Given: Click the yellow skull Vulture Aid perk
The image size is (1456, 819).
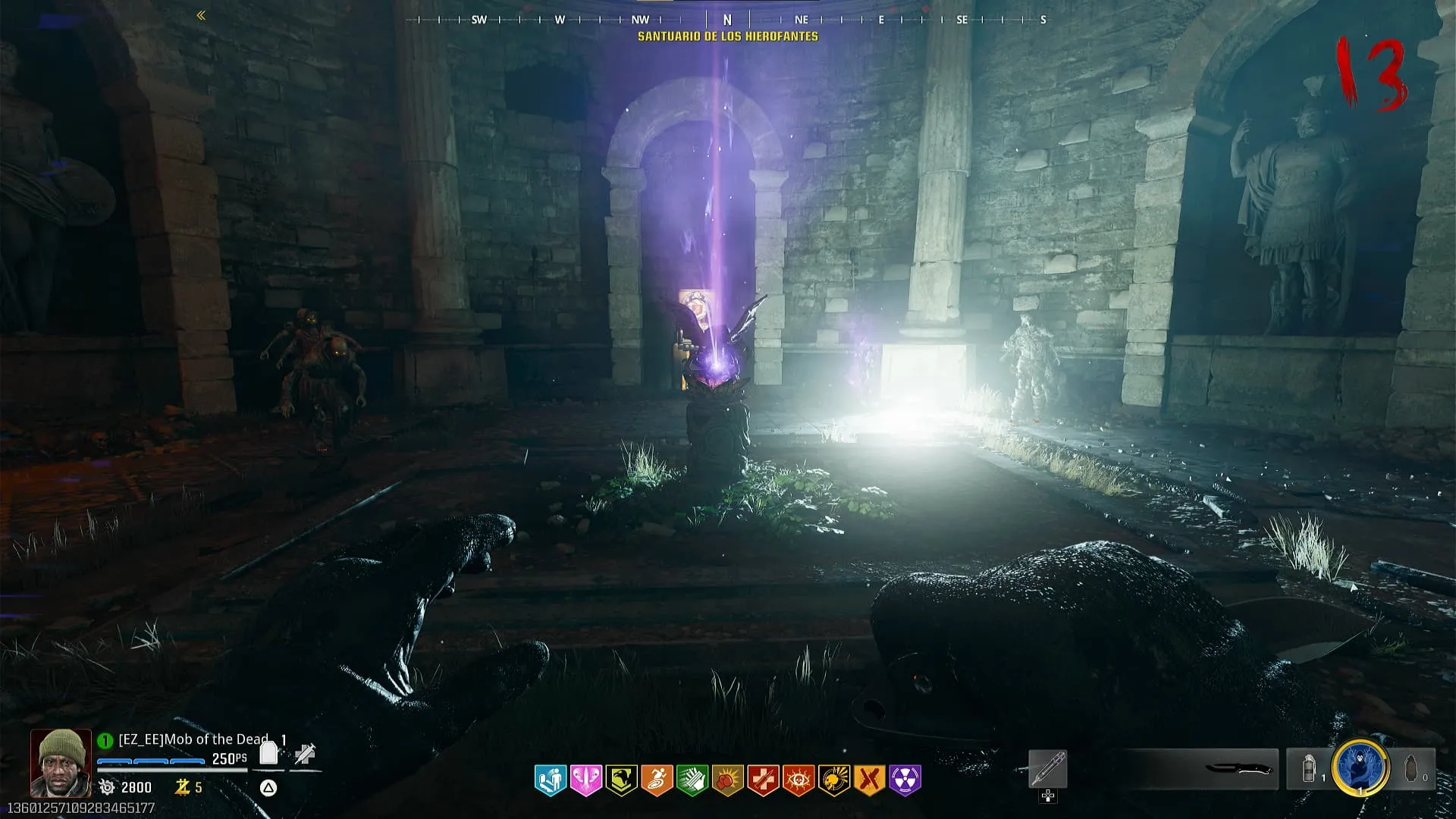Looking at the screenshot, I should coord(834,780).
